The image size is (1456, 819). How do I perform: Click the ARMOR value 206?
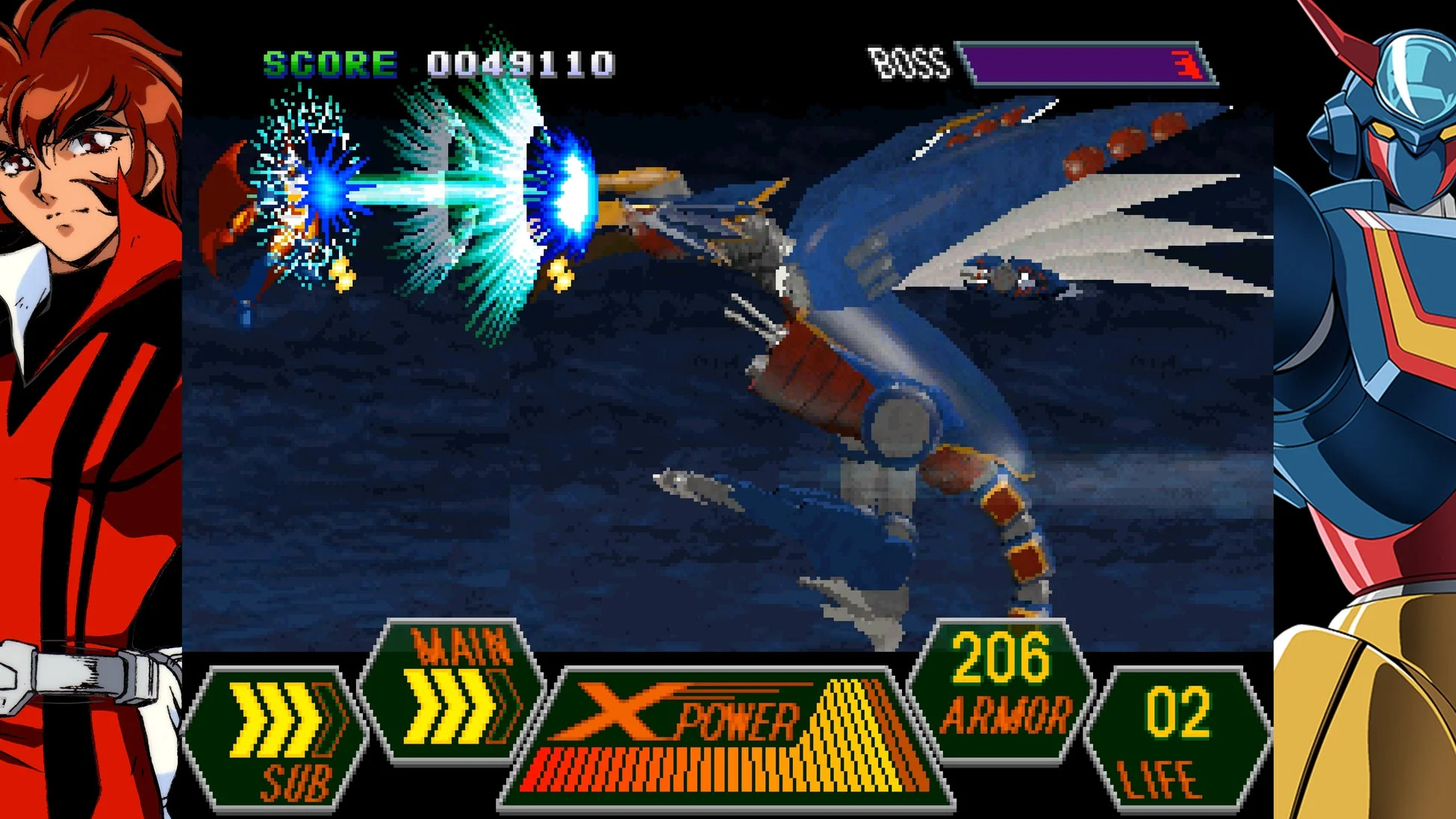1001,657
